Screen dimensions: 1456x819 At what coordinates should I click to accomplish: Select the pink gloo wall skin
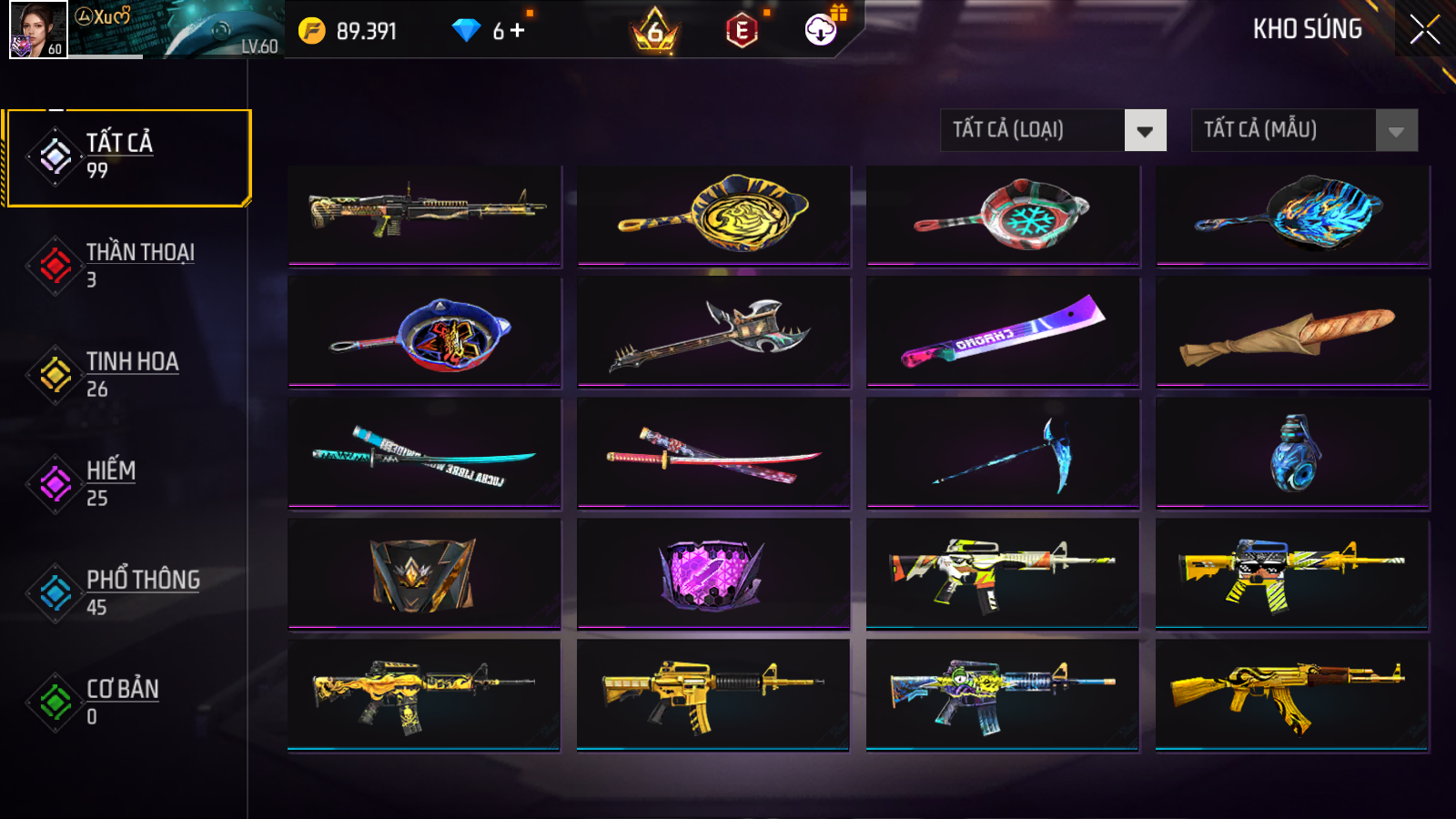tap(713, 573)
